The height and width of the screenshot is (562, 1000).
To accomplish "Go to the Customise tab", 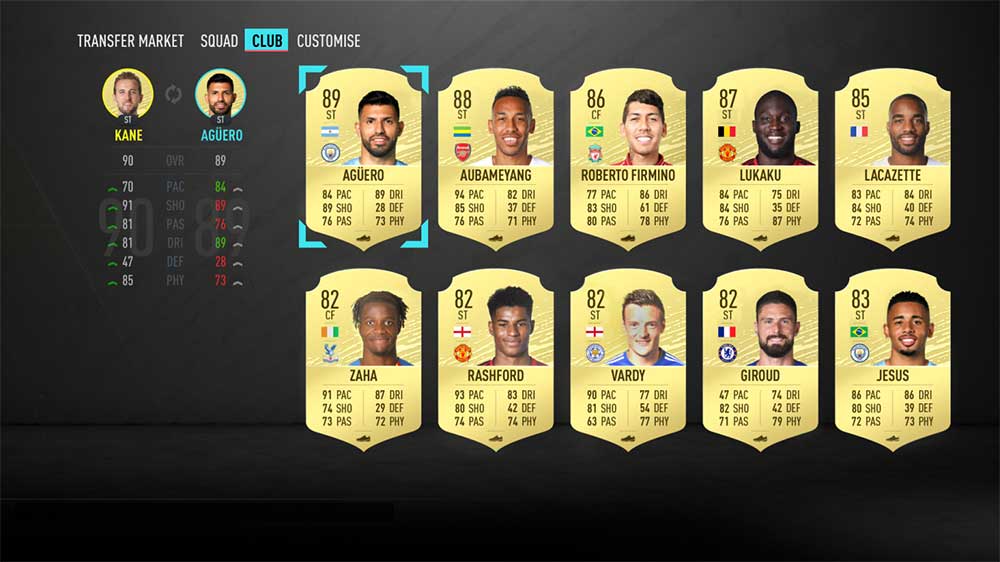I will point(329,41).
